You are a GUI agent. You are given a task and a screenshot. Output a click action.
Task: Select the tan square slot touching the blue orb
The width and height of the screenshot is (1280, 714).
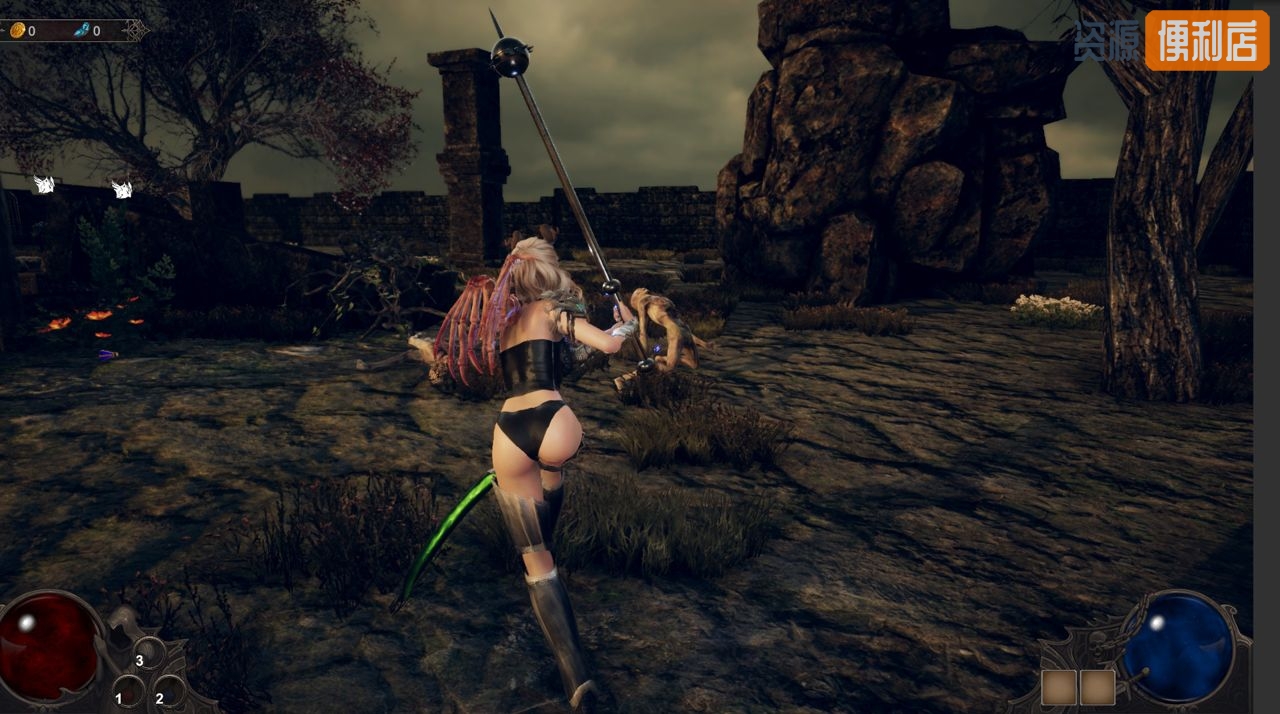tap(1097, 687)
